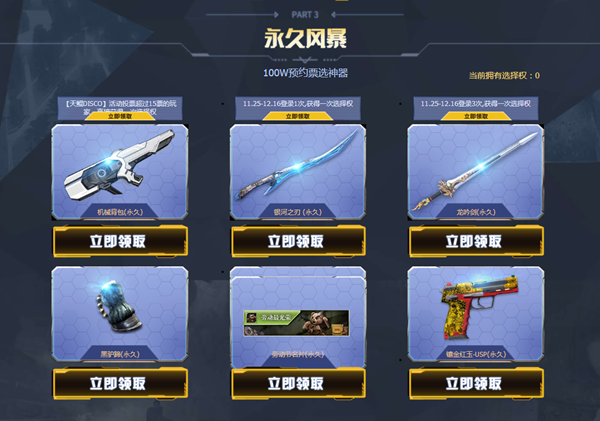The width and height of the screenshot is (600, 421).
Task: Claim the 黑骷髅 glove reward
Action: tap(118, 383)
